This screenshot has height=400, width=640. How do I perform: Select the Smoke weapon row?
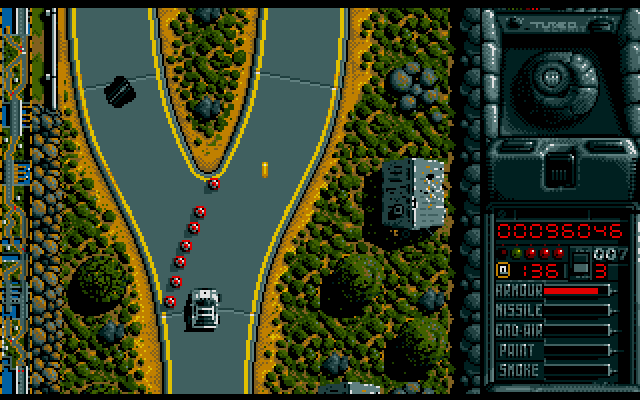(554, 370)
